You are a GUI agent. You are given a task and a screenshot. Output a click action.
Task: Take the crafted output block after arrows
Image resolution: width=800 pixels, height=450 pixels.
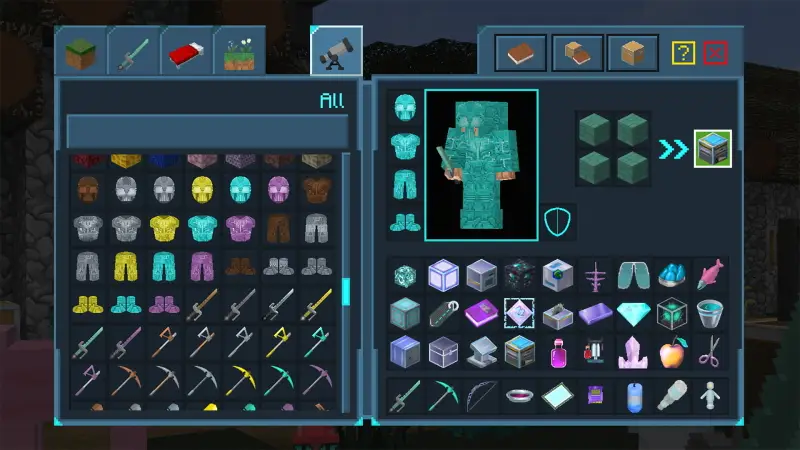[x=713, y=149]
